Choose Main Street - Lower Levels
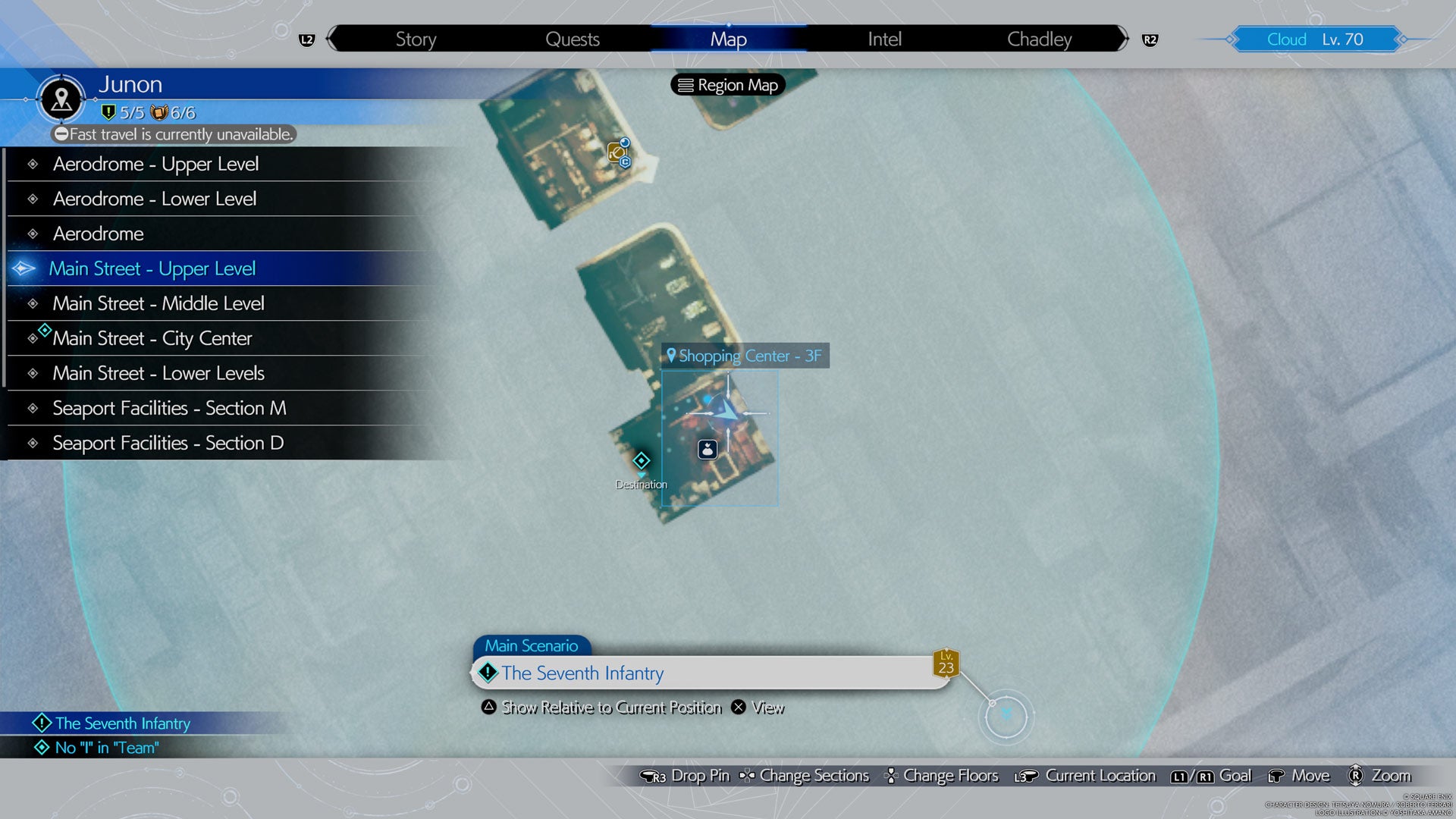Viewport: 1456px width, 819px height. tap(158, 373)
